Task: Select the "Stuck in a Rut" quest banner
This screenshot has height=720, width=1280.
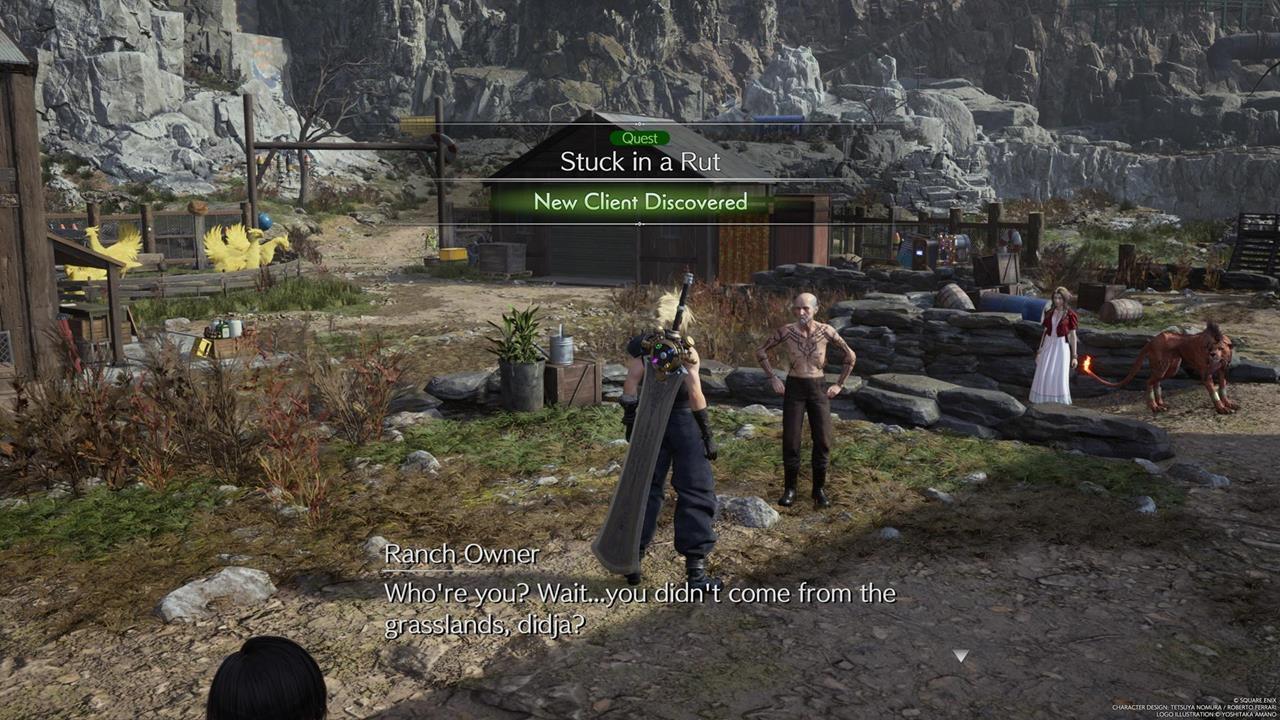Action: click(x=640, y=161)
